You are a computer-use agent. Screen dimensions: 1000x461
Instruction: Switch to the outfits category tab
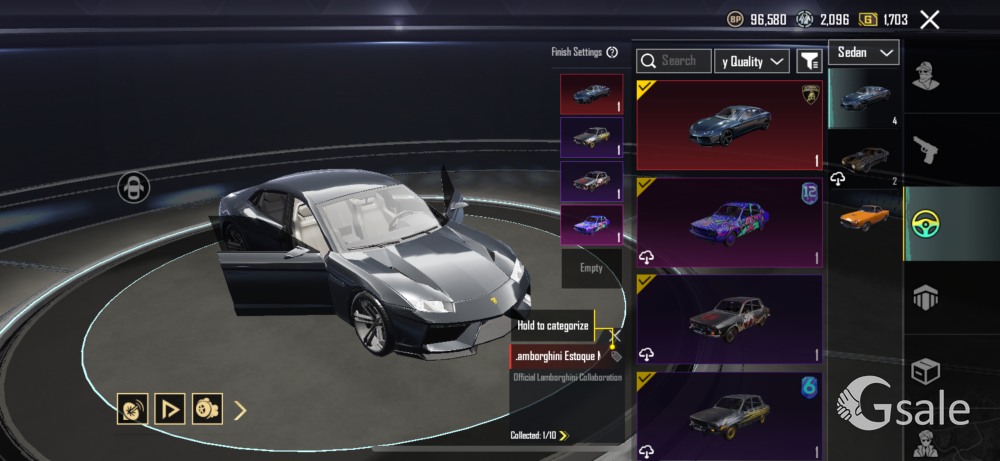point(927,77)
